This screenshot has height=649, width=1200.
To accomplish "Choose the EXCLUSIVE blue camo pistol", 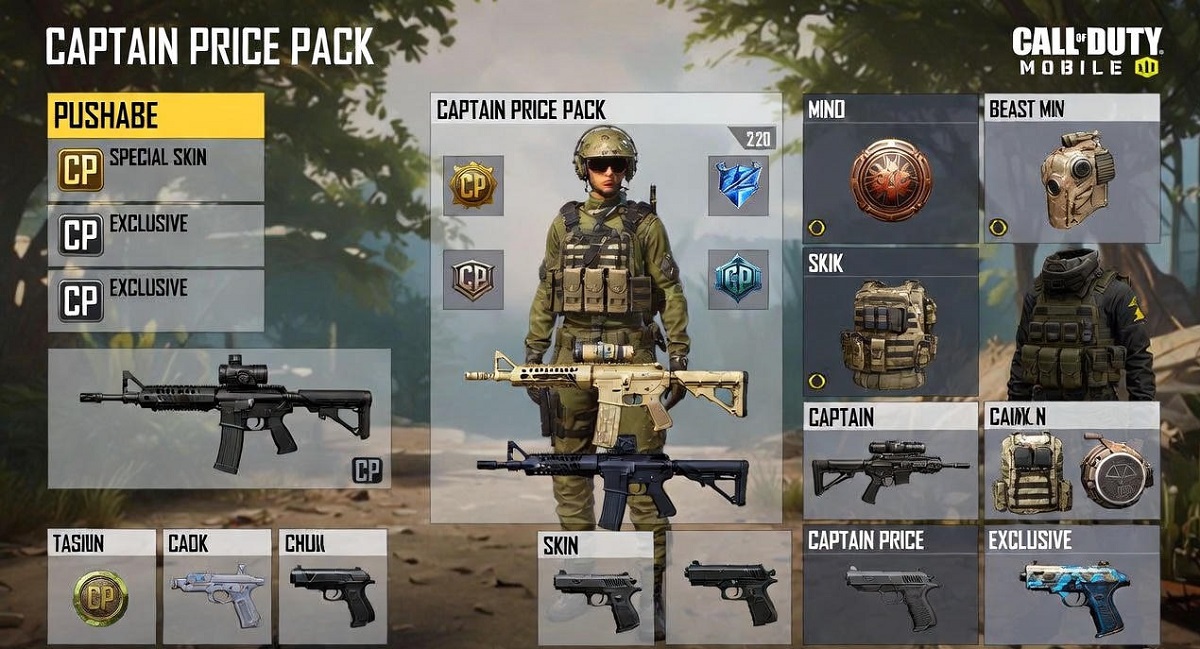I will tap(1072, 595).
